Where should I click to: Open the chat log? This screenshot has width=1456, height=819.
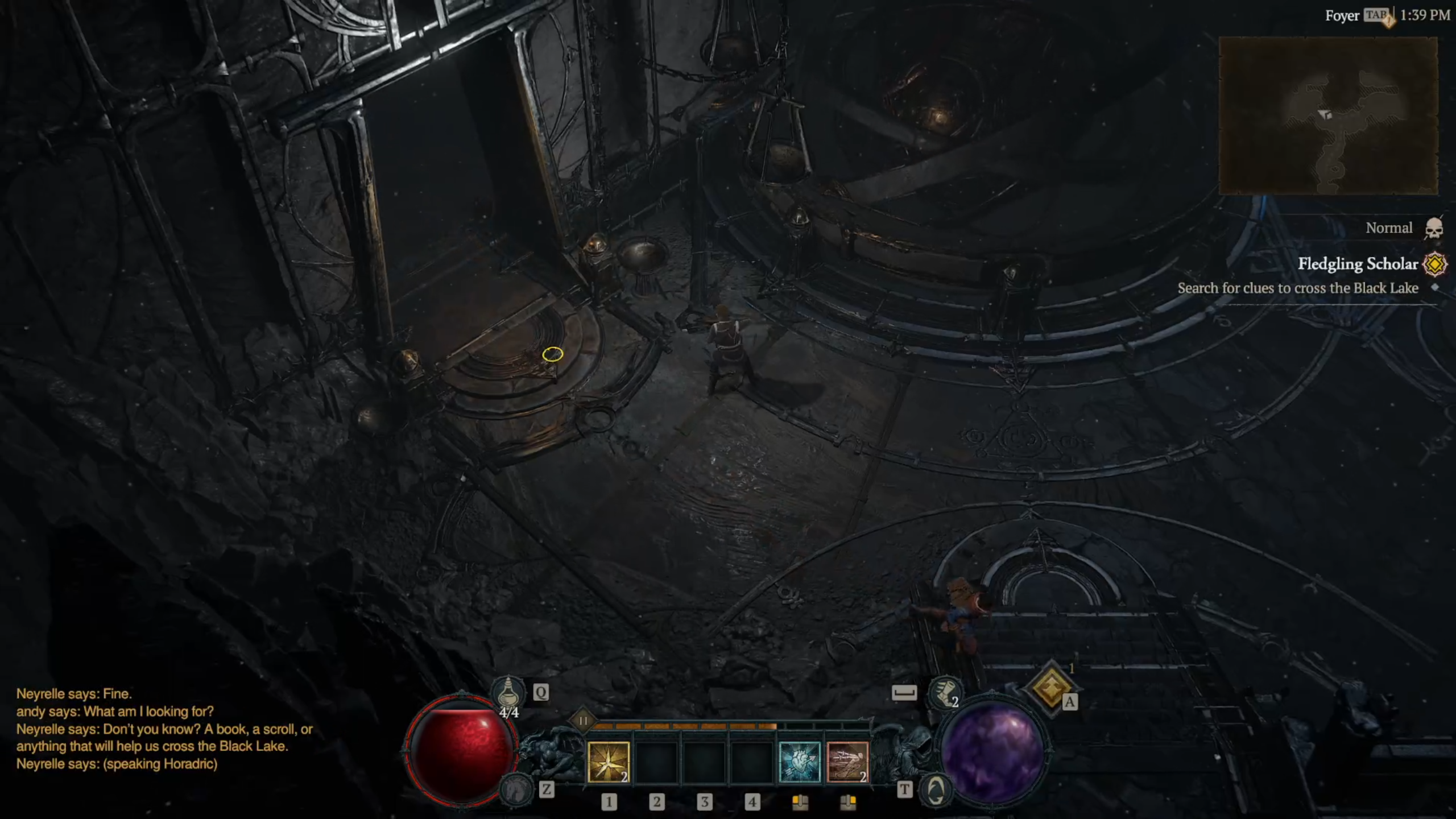click(164, 729)
